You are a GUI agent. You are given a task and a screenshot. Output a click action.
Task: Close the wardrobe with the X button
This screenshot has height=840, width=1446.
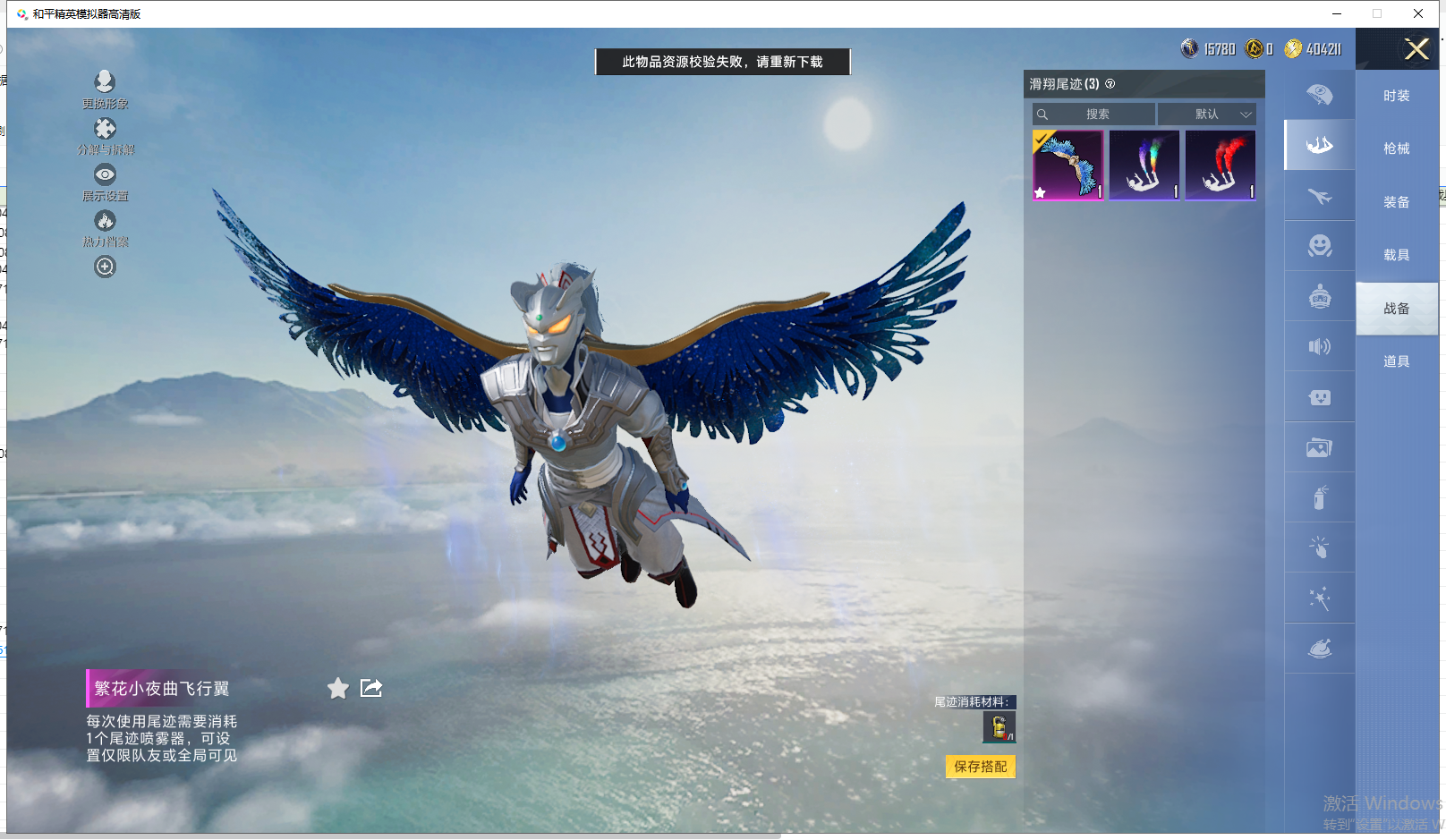tap(1416, 49)
